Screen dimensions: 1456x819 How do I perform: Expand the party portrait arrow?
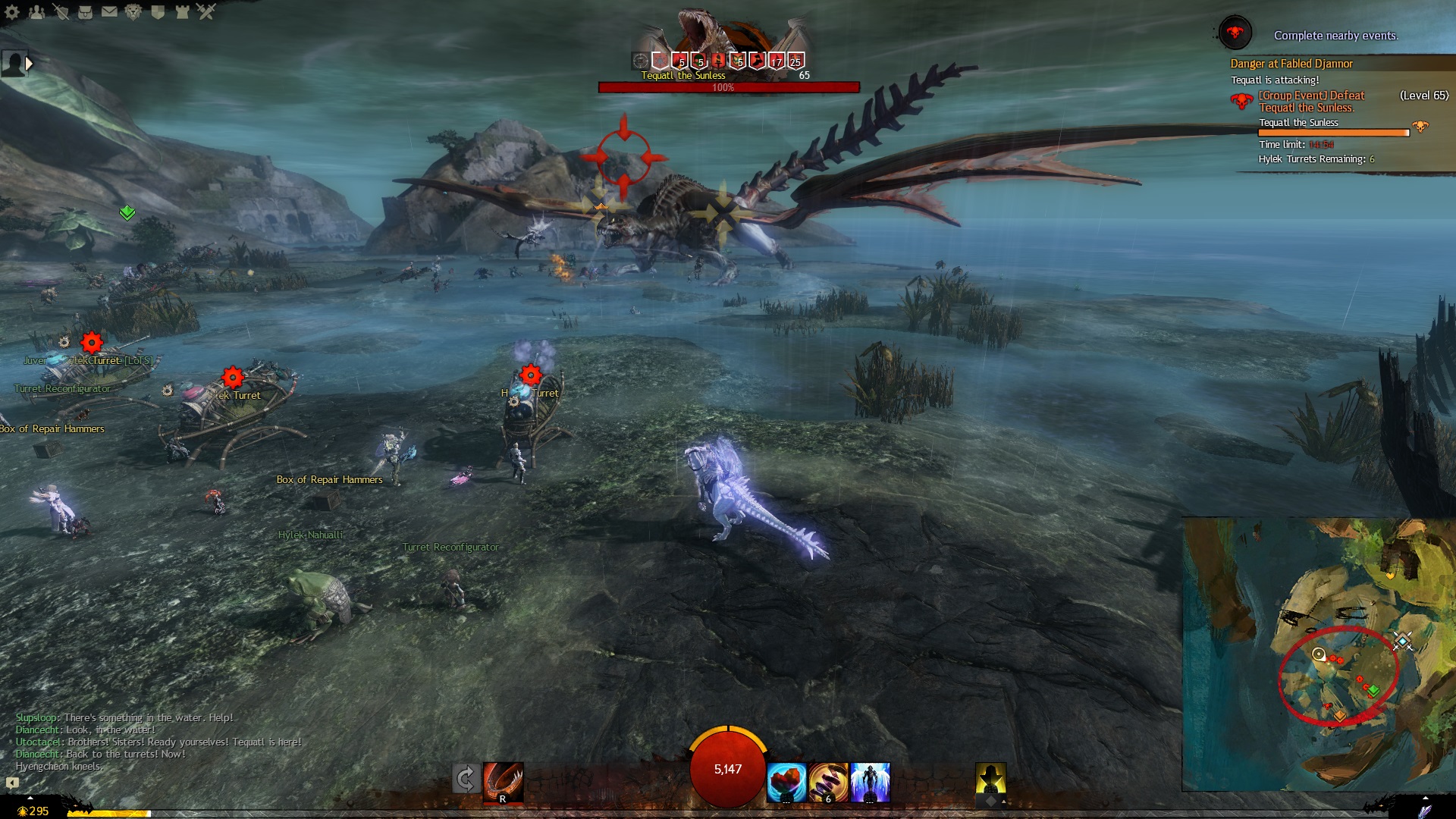tap(30, 64)
